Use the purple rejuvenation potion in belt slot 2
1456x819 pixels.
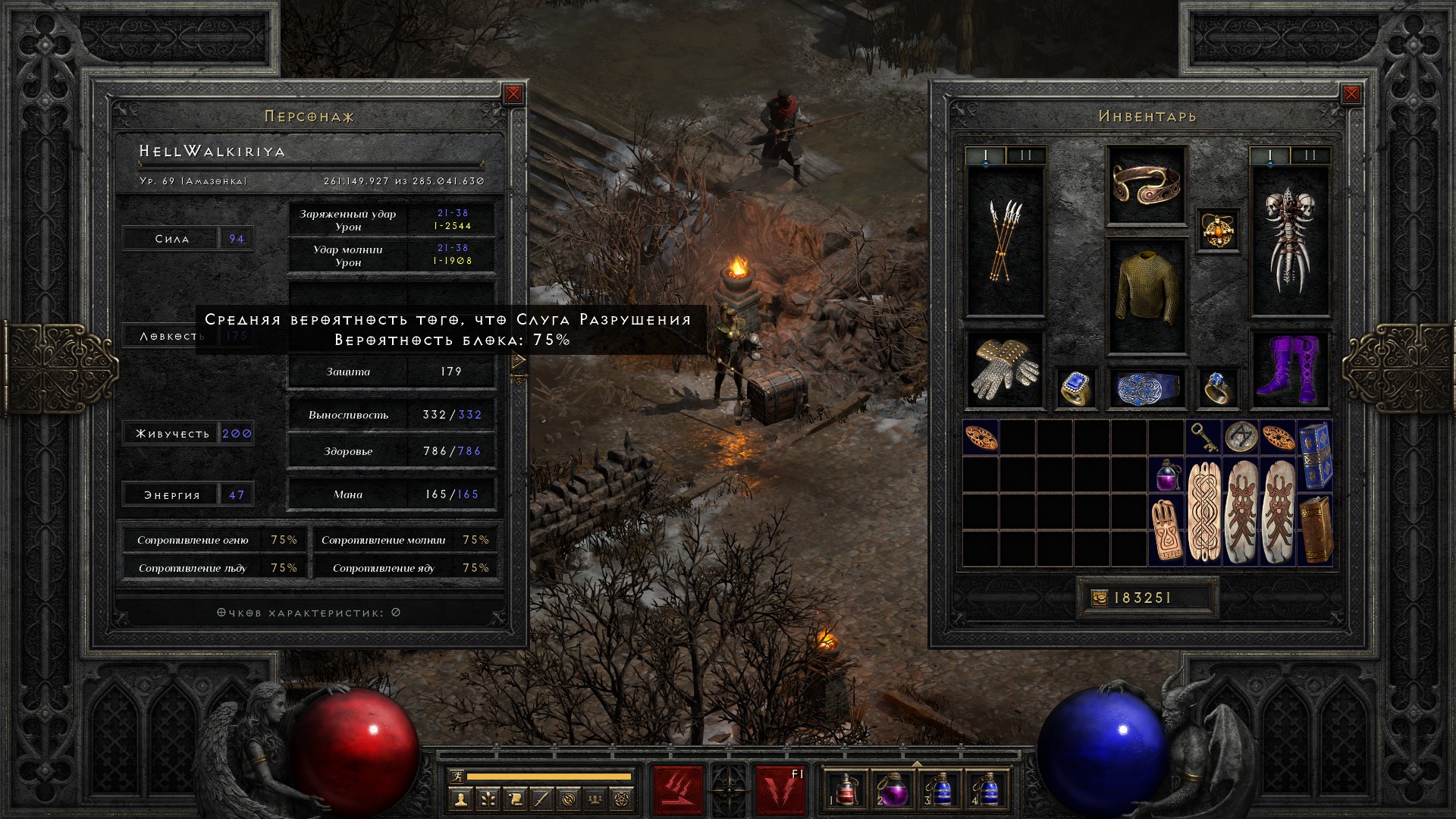892,791
